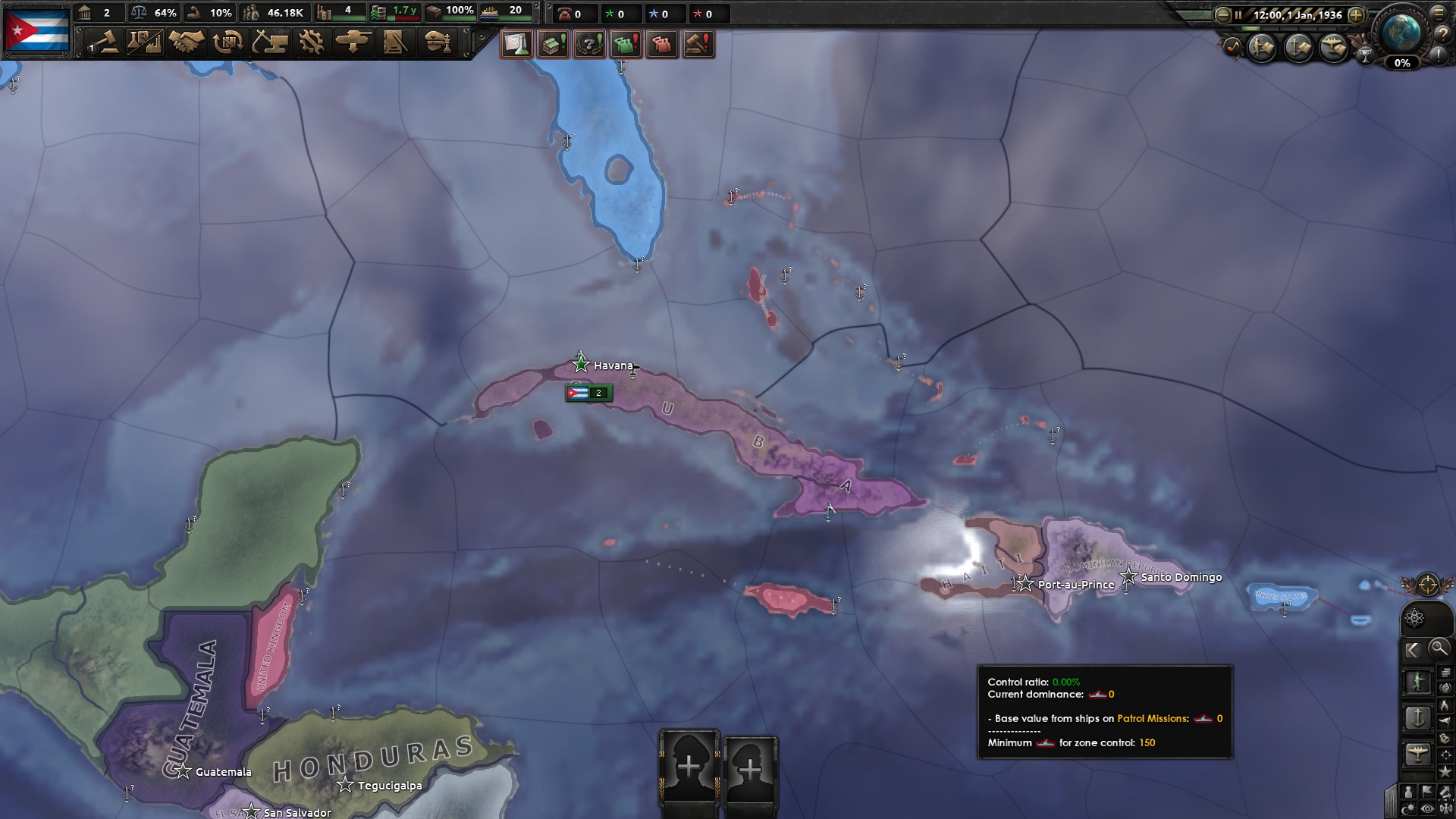Unpause the game with pause button
Screen dimensions: 1456x819
click(1238, 14)
